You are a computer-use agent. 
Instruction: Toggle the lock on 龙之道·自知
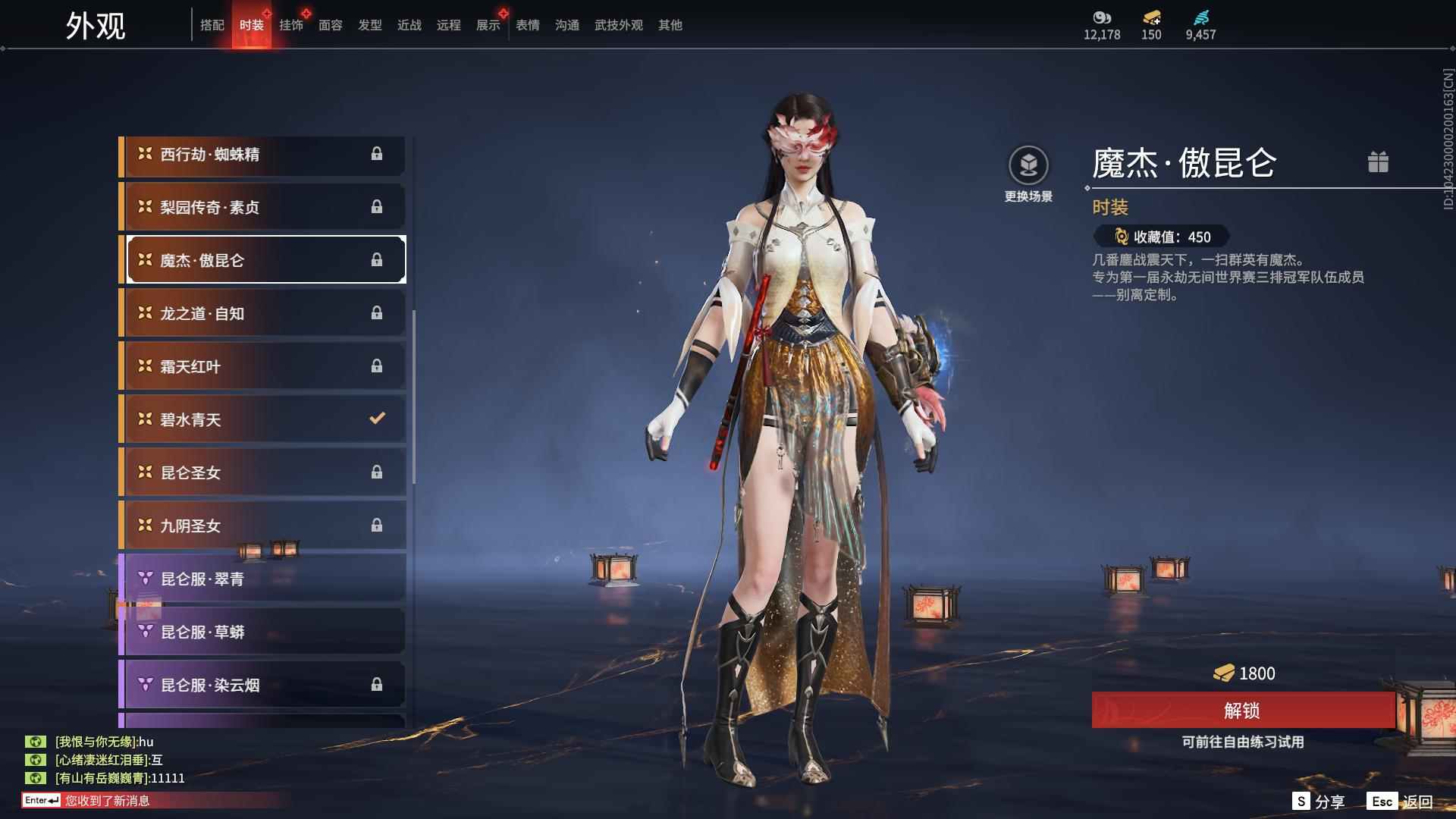pos(378,312)
